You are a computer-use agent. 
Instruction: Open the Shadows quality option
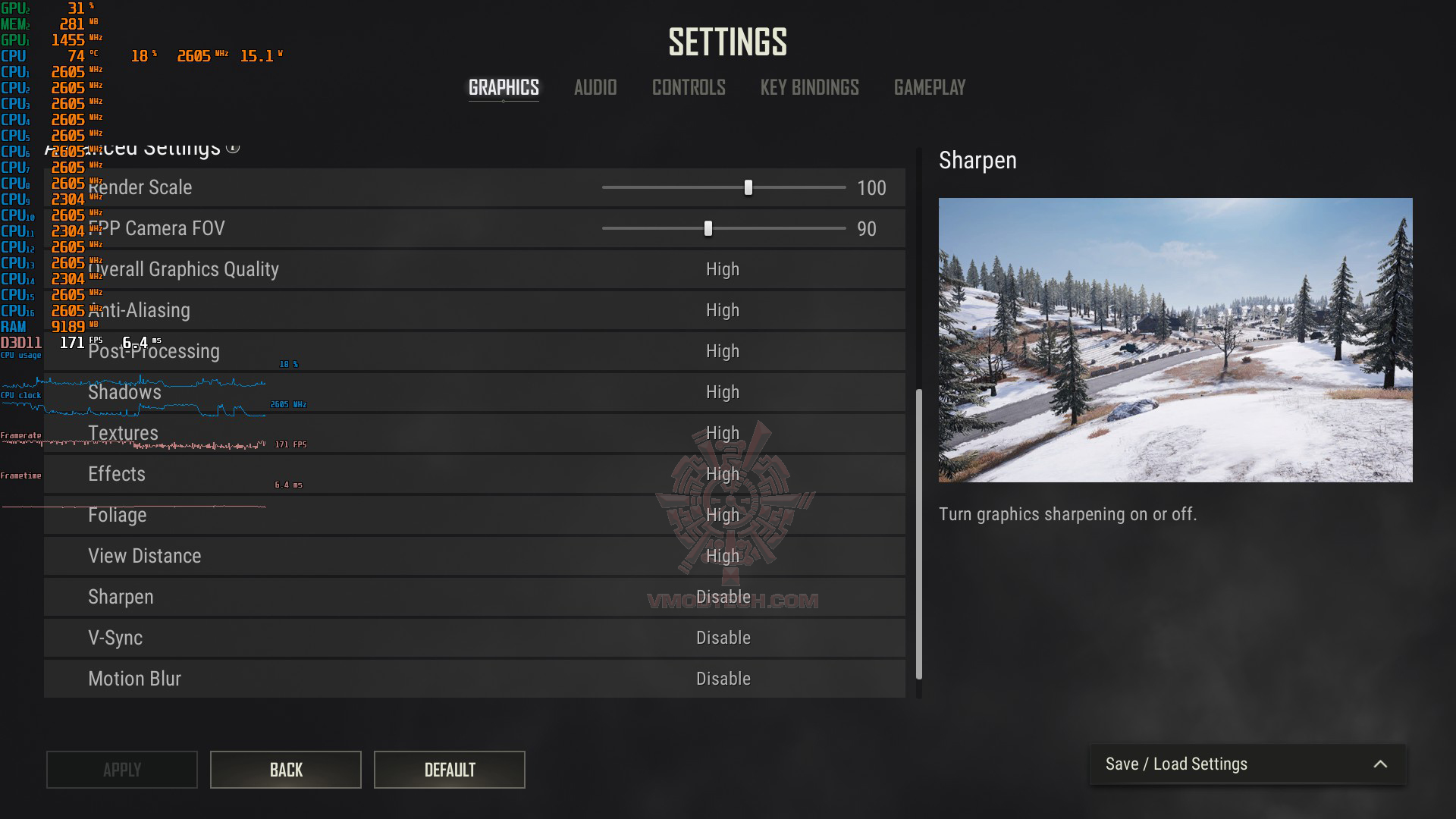(722, 392)
